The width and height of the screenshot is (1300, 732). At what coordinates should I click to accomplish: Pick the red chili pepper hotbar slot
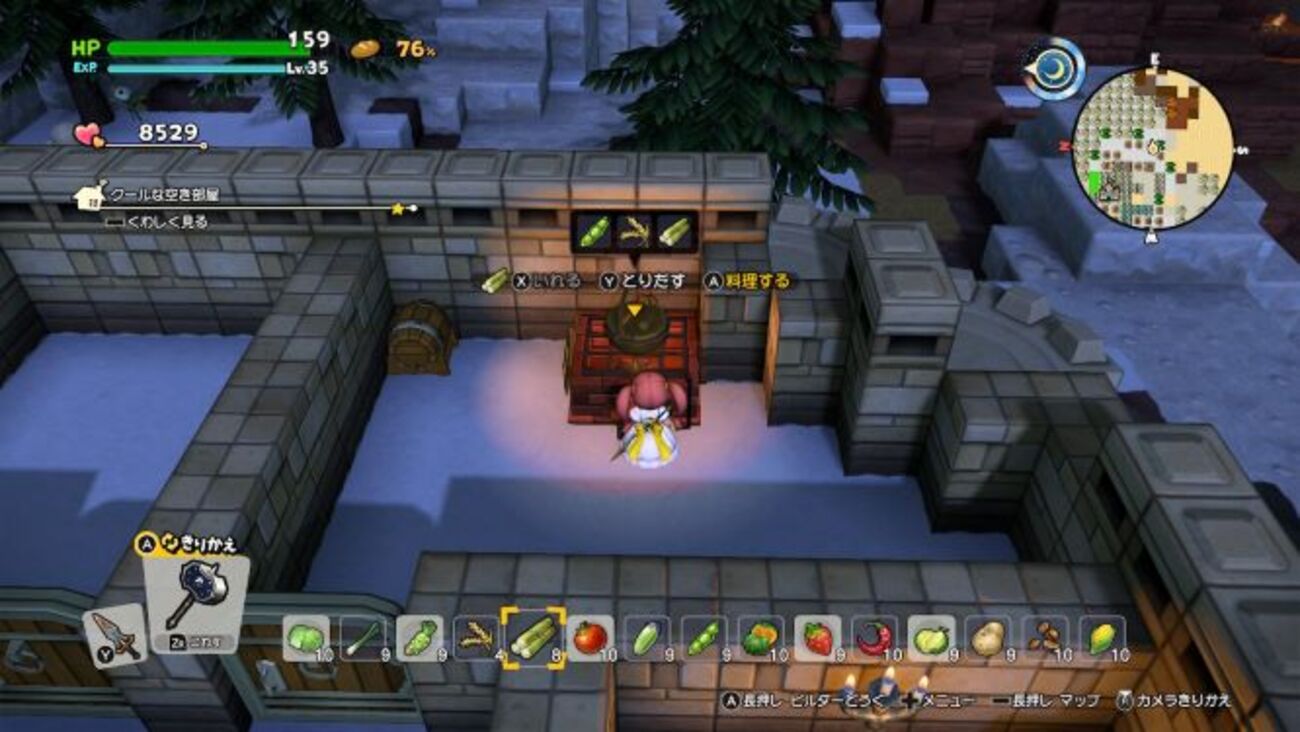click(x=875, y=637)
